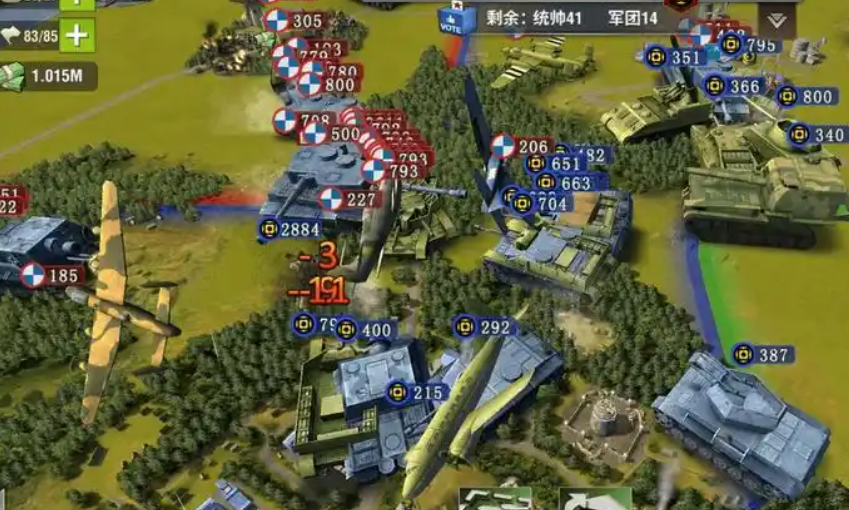Select the allied unit labeled 351
The image size is (849, 510).
pyautogui.click(x=674, y=58)
